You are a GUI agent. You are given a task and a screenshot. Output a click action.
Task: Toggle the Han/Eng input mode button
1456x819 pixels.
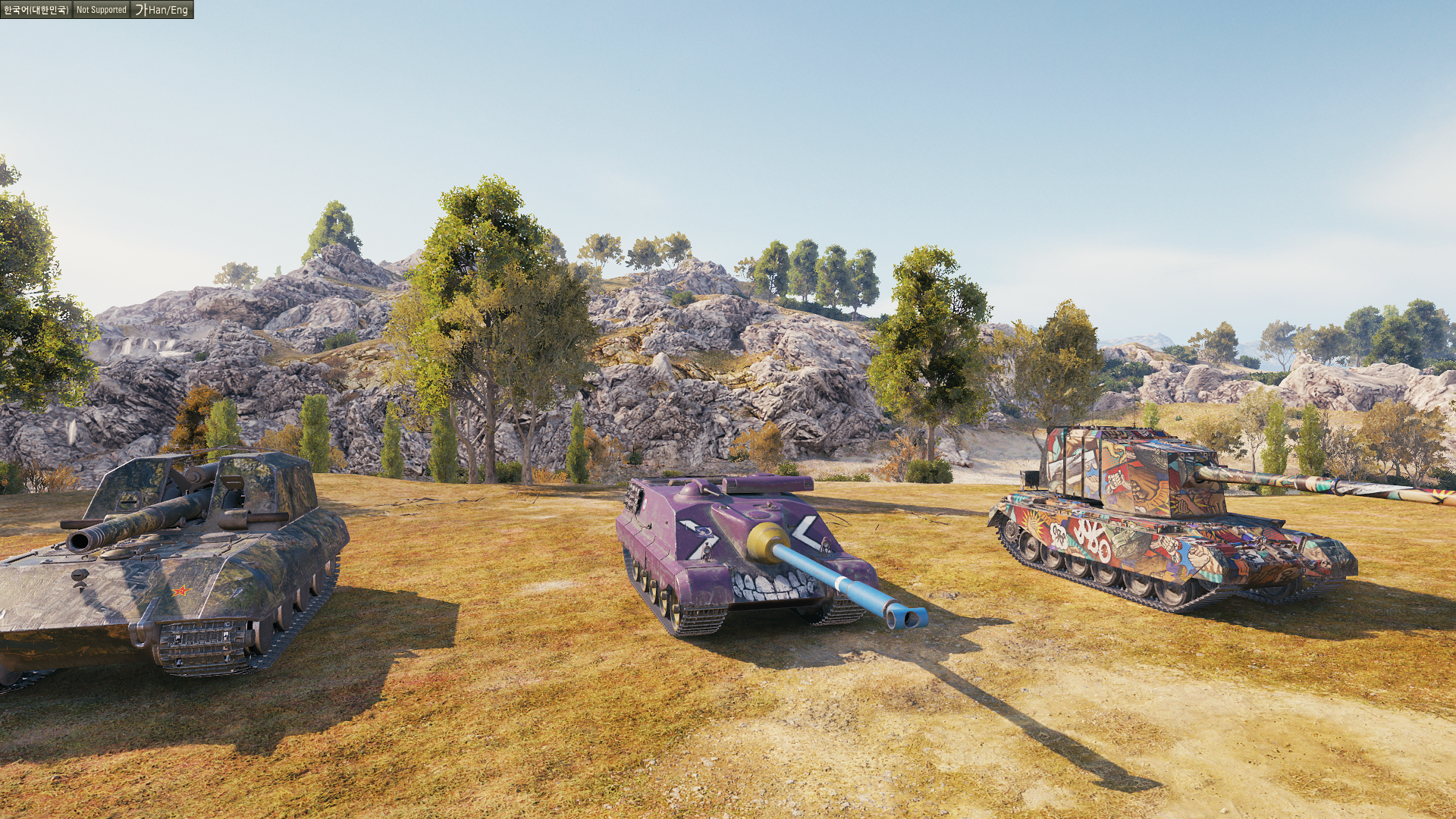pyautogui.click(x=162, y=10)
